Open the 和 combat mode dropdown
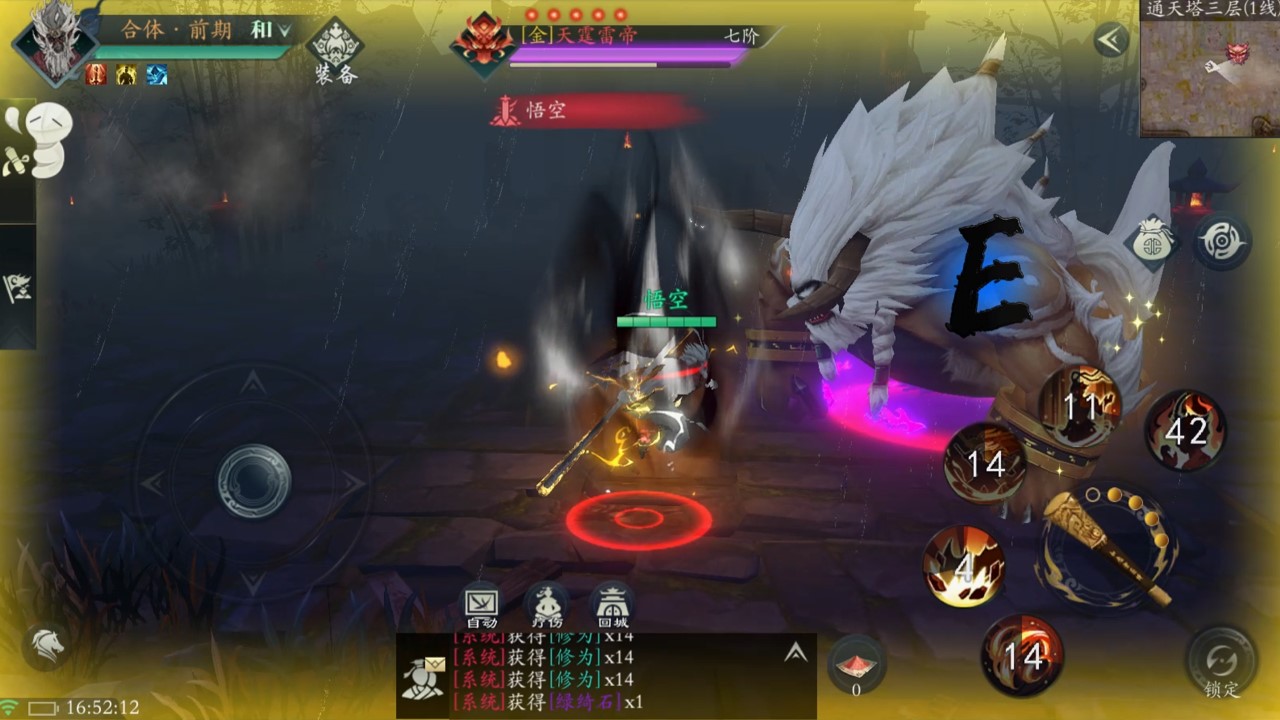Image resolution: width=1280 pixels, height=720 pixels. tap(270, 30)
